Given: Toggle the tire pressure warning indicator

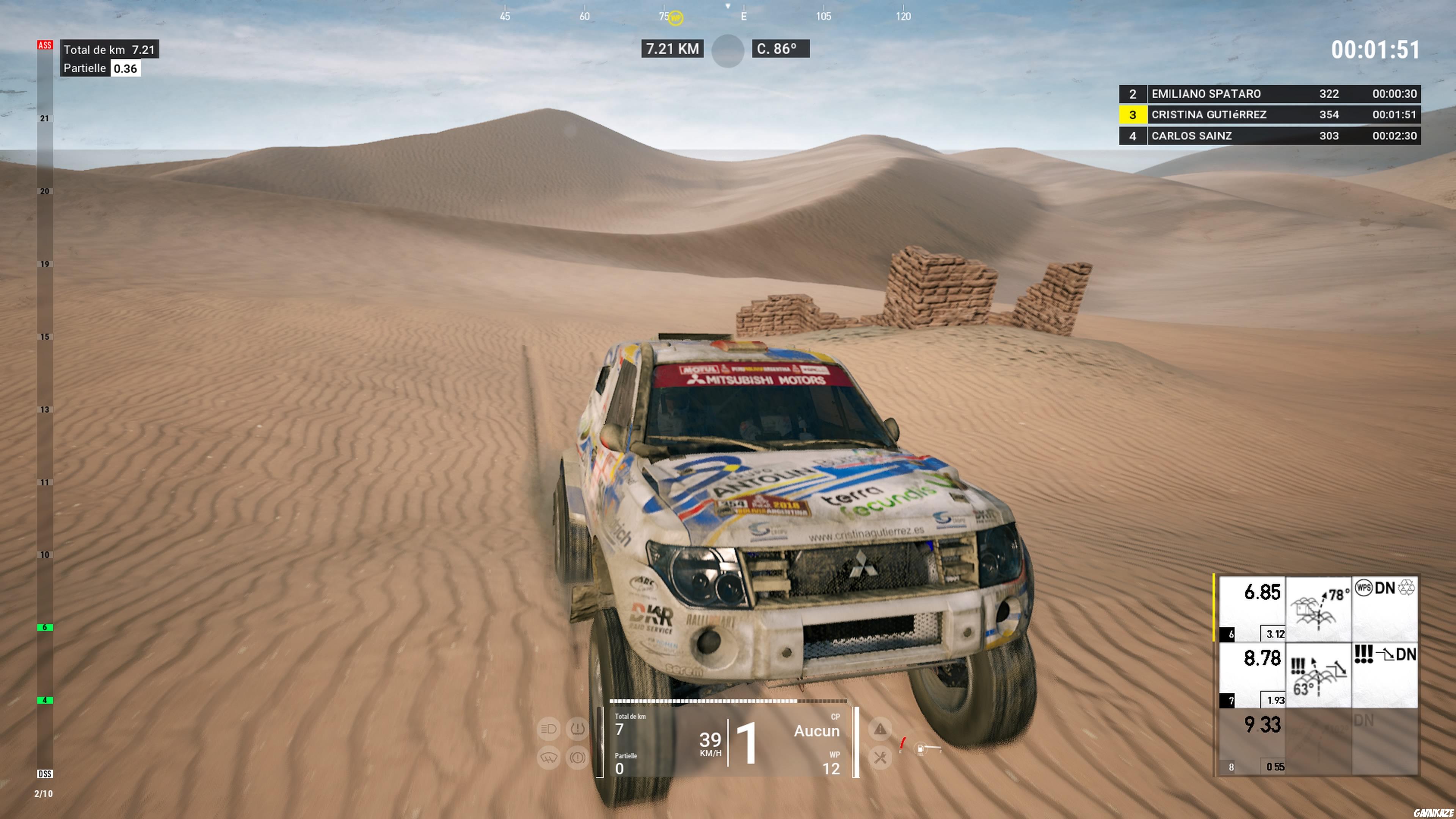Looking at the screenshot, I should [x=577, y=729].
